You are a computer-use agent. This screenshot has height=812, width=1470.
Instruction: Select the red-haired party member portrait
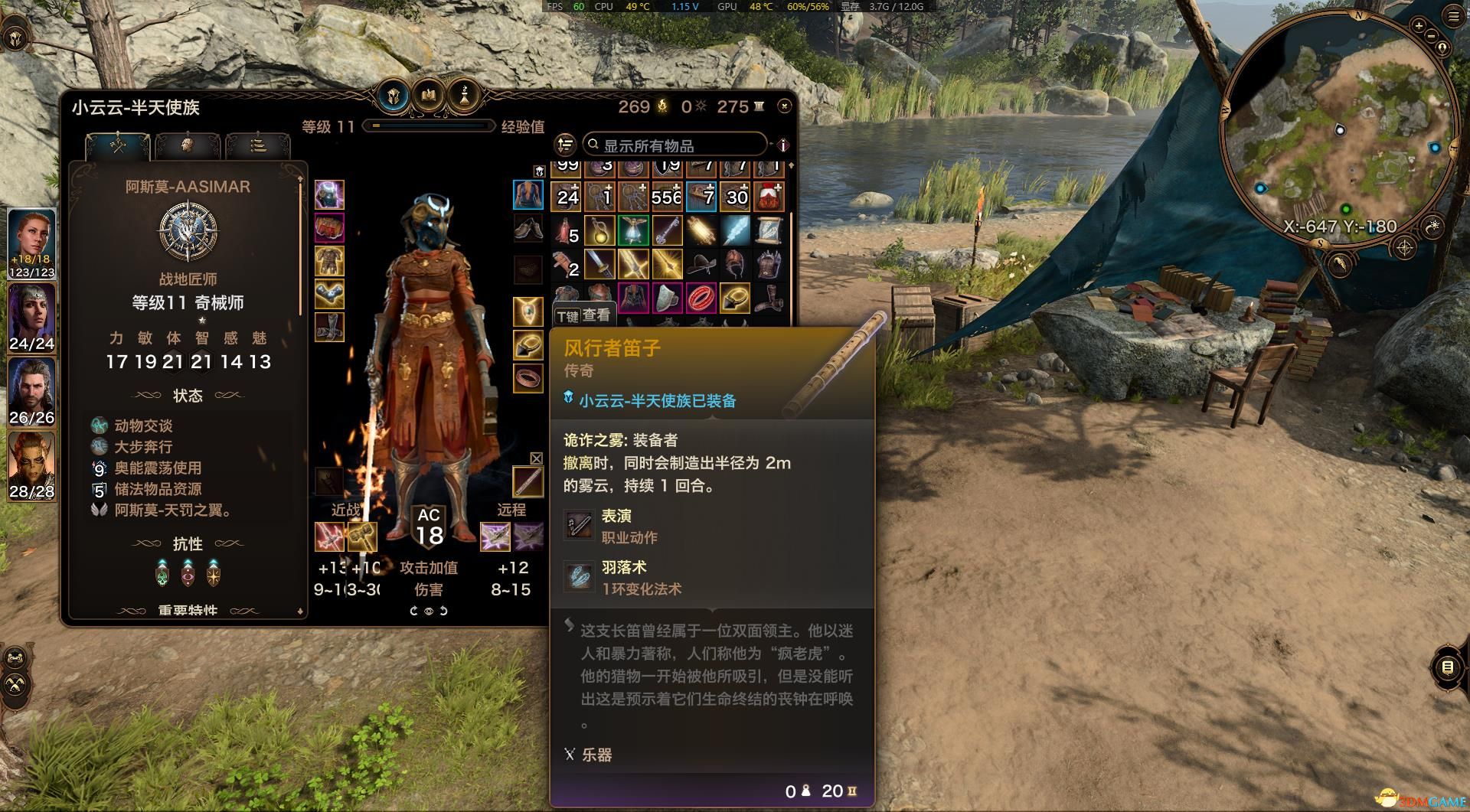[31, 463]
